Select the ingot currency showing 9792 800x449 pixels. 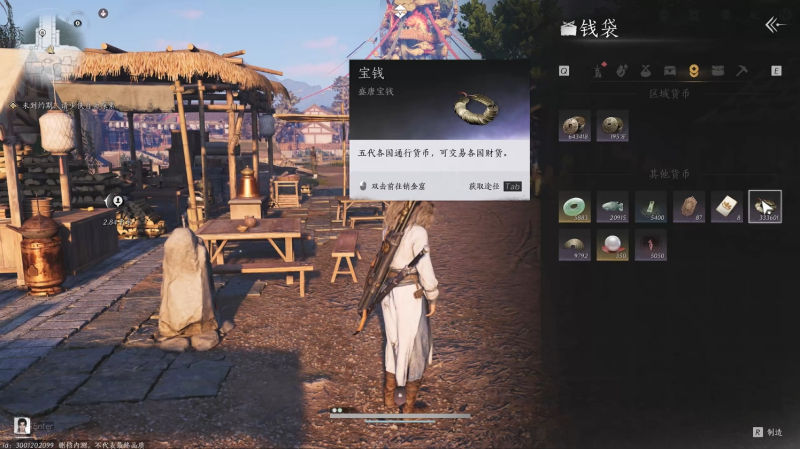pos(575,245)
